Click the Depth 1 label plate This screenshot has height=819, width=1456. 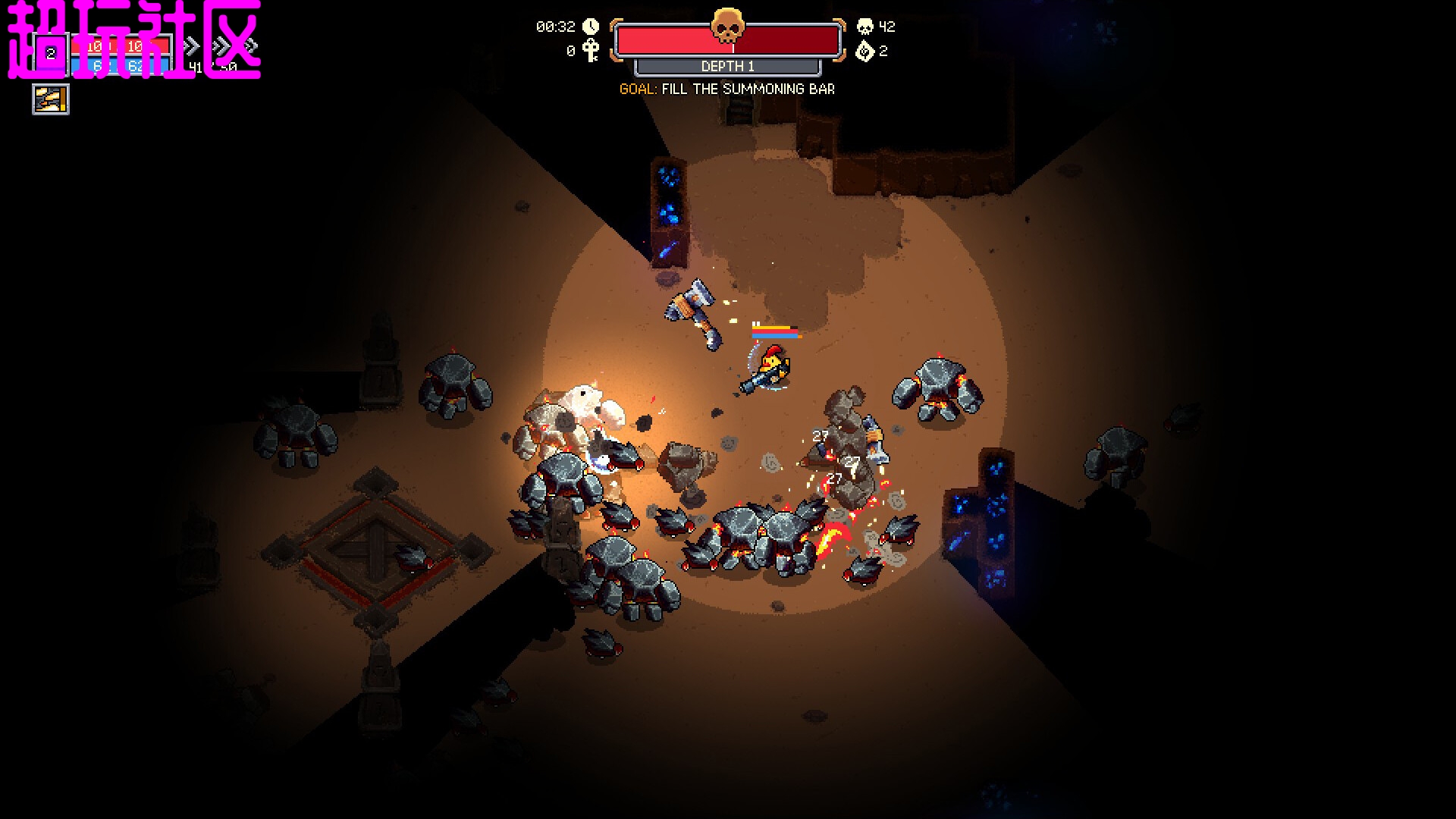727,67
